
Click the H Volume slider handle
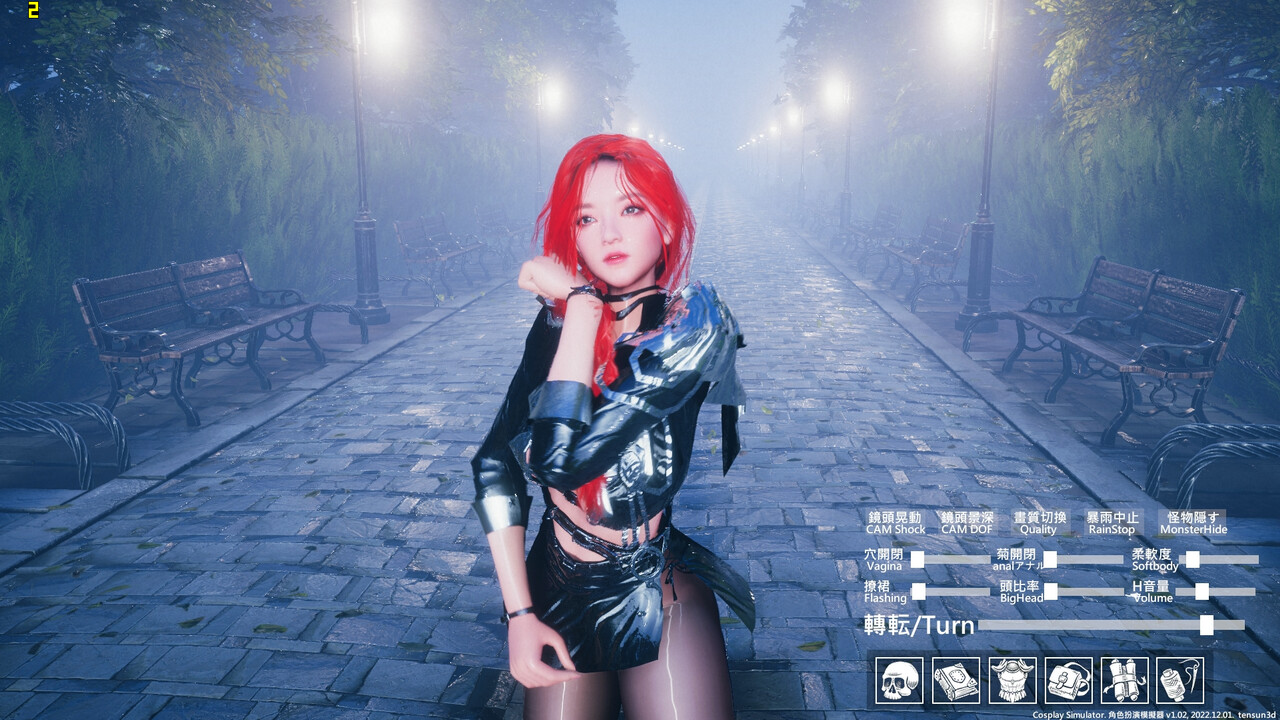pyautogui.click(x=1201, y=592)
